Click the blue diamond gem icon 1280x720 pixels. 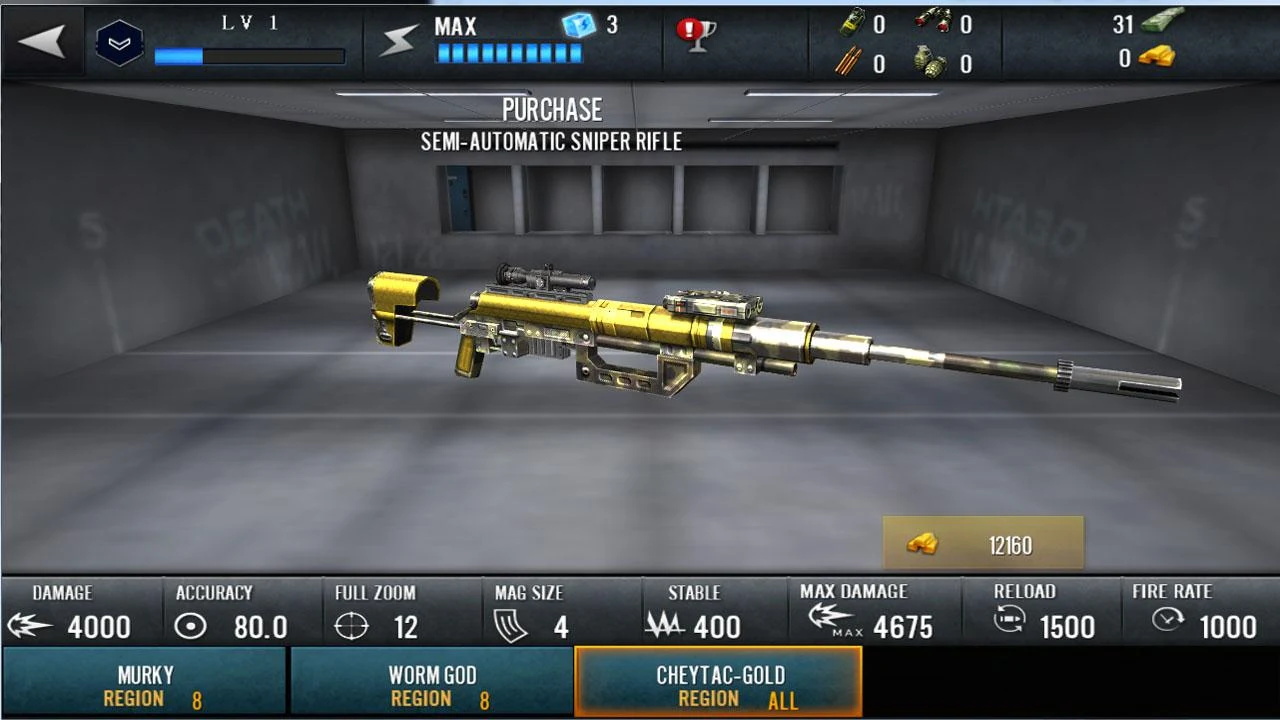pyautogui.click(x=578, y=25)
